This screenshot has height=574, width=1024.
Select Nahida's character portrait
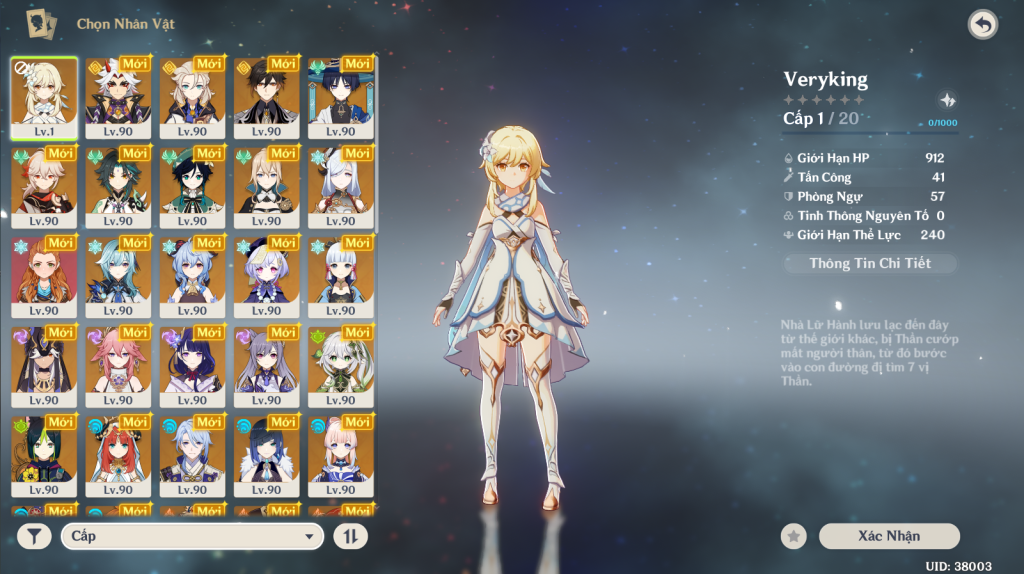pos(340,365)
